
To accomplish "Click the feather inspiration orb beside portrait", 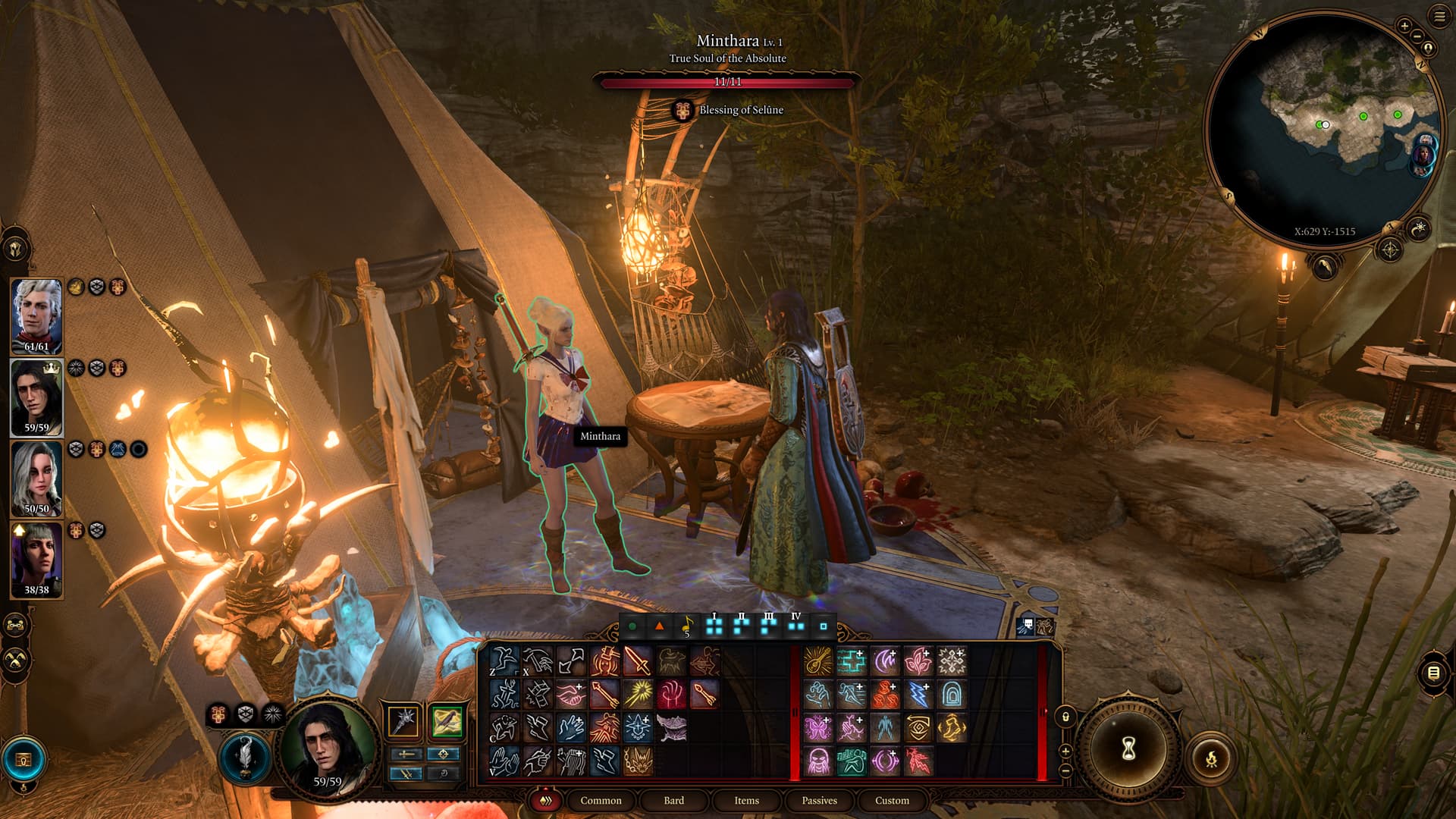I will click(x=245, y=757).
